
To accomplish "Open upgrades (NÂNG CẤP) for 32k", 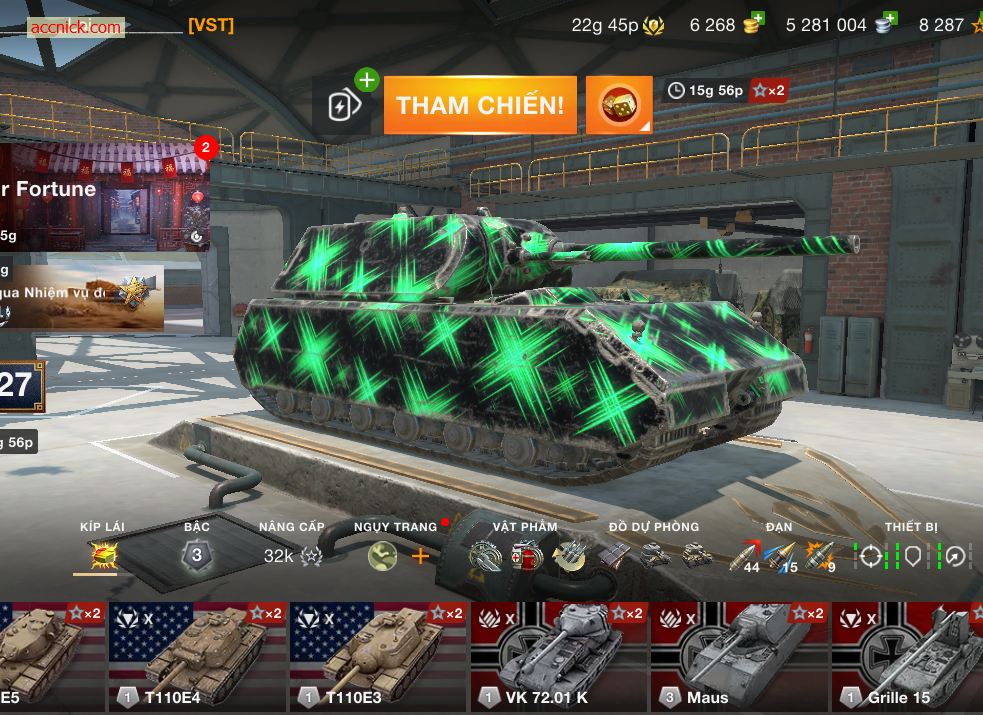I will point(292,556).
